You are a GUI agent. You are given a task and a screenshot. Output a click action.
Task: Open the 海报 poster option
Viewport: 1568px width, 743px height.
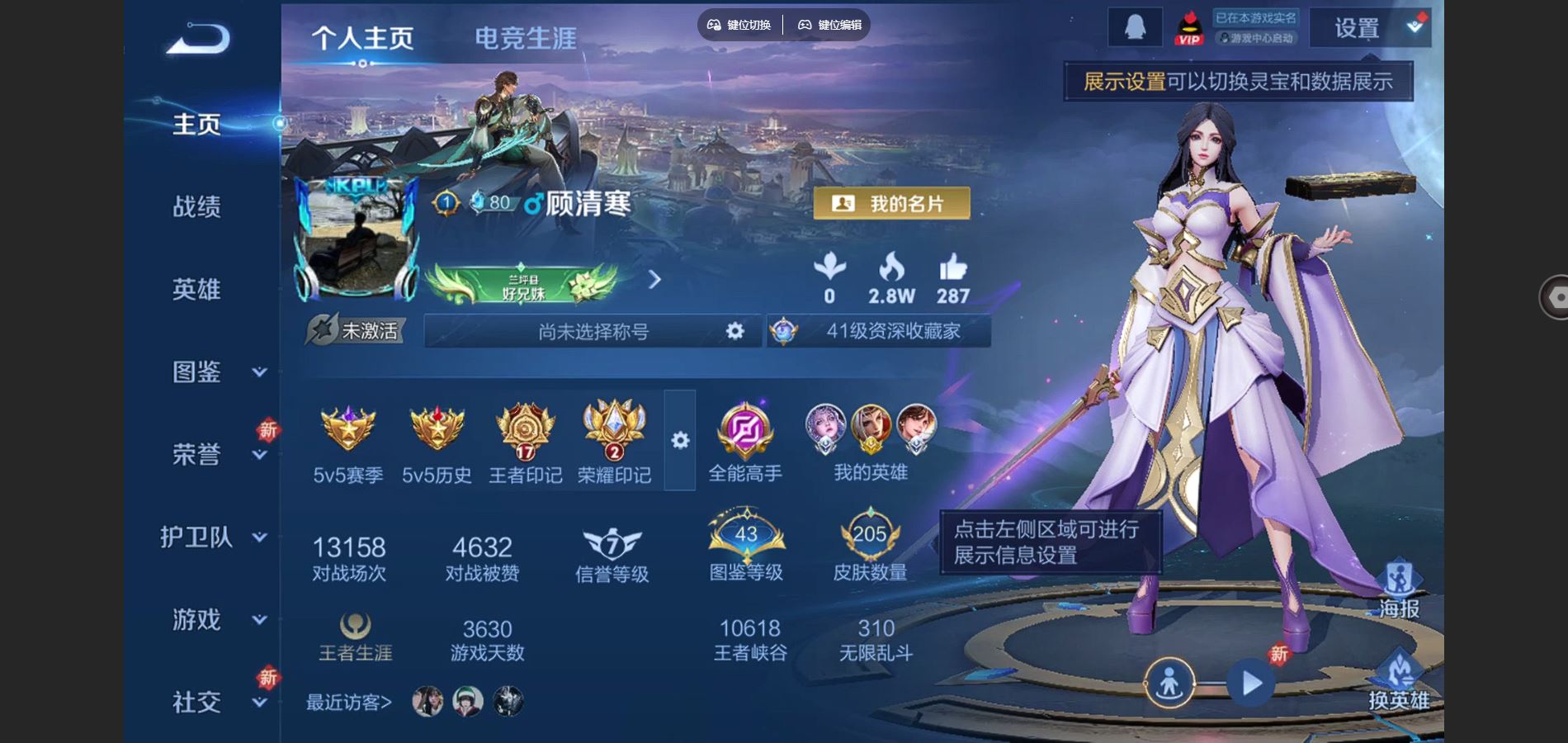point(1399,589)
